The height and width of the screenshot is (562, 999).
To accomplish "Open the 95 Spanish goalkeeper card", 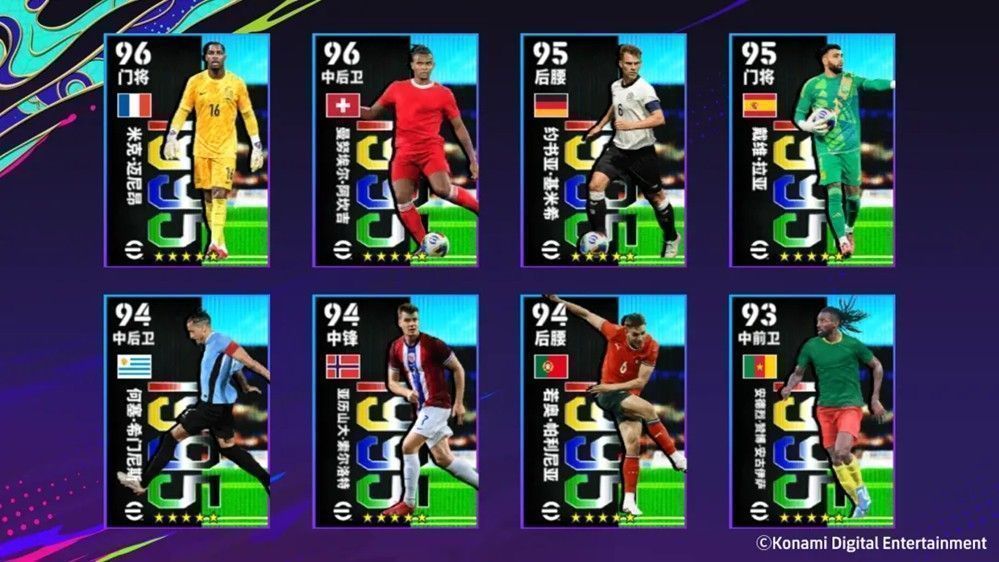I will click(811, 150).
